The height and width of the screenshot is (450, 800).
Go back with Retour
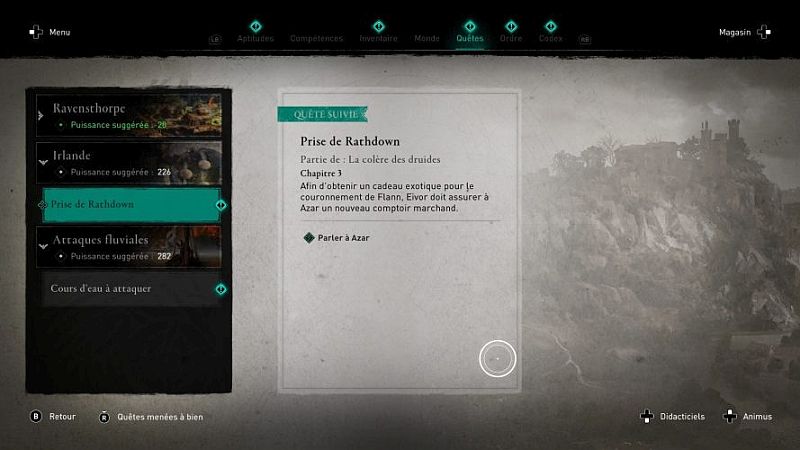tap(59, 416)
